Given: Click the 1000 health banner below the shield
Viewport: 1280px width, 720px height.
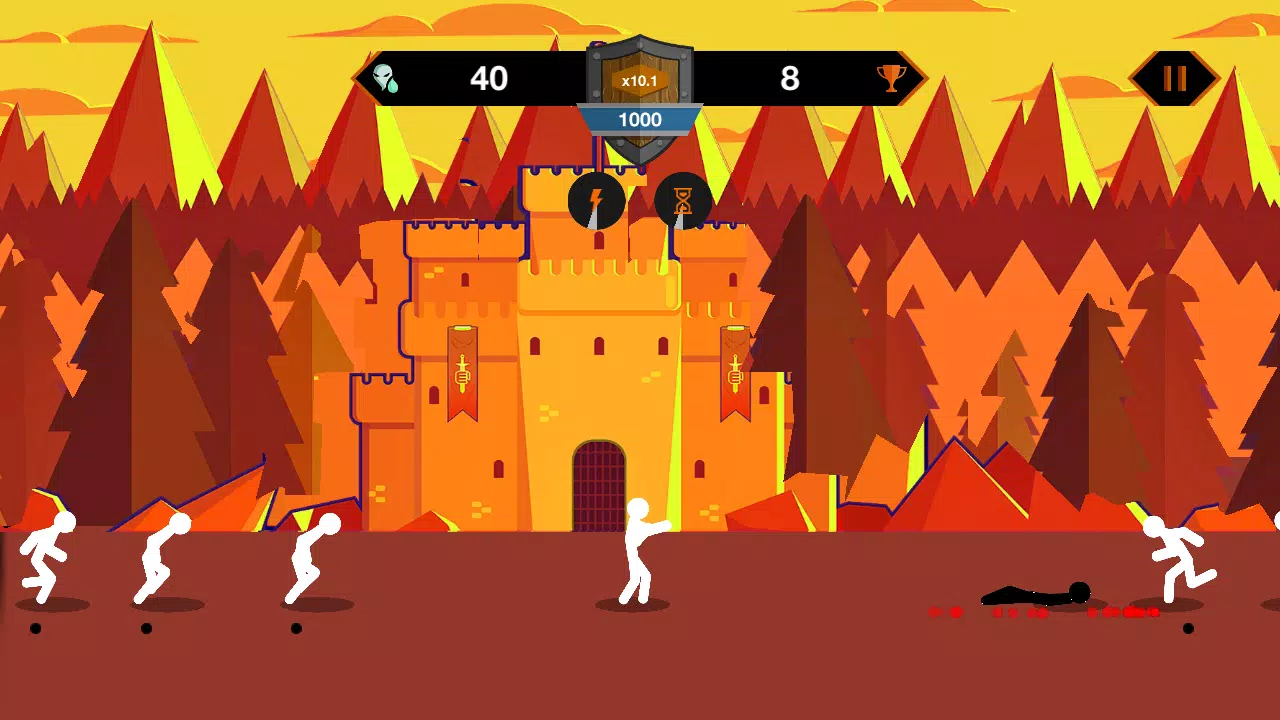Looking at the screenshot, I should point(640,120).
